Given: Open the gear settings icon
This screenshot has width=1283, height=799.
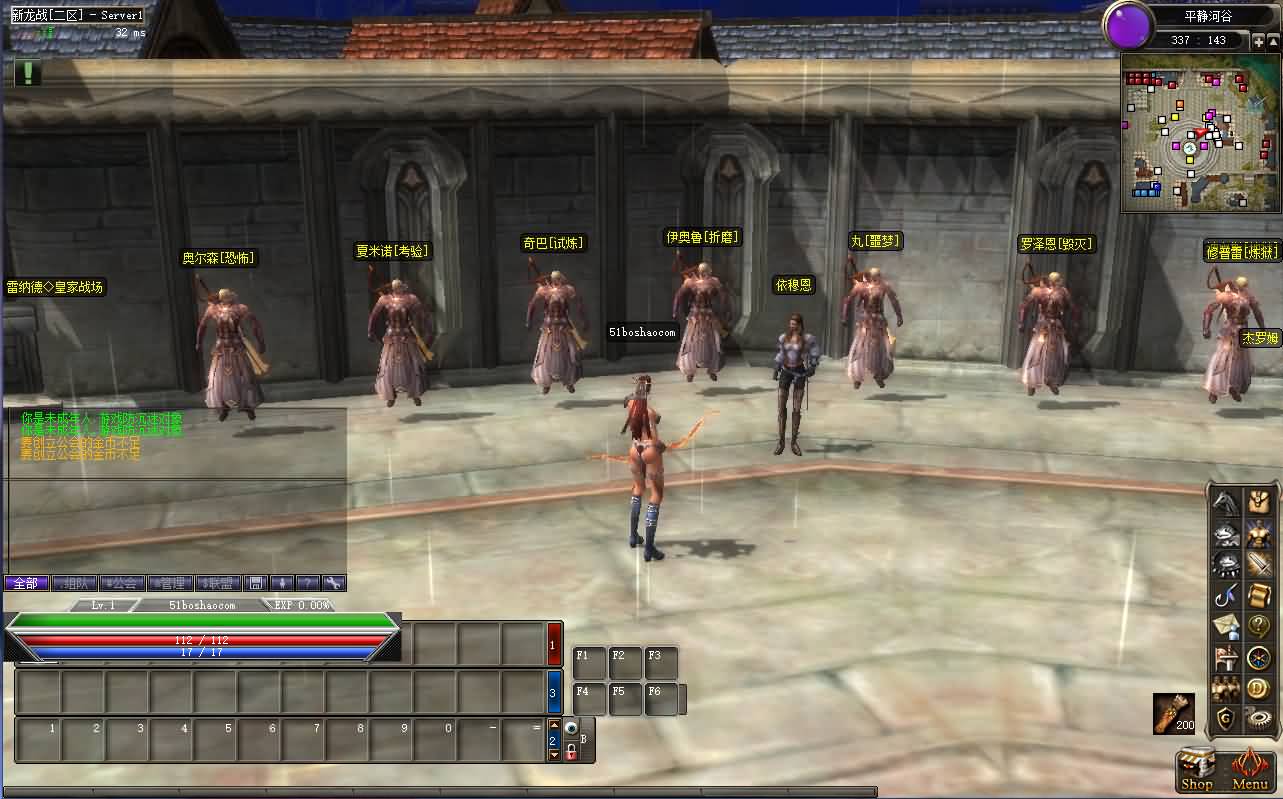Looking at the screenshot, I should pos(1258,718).
